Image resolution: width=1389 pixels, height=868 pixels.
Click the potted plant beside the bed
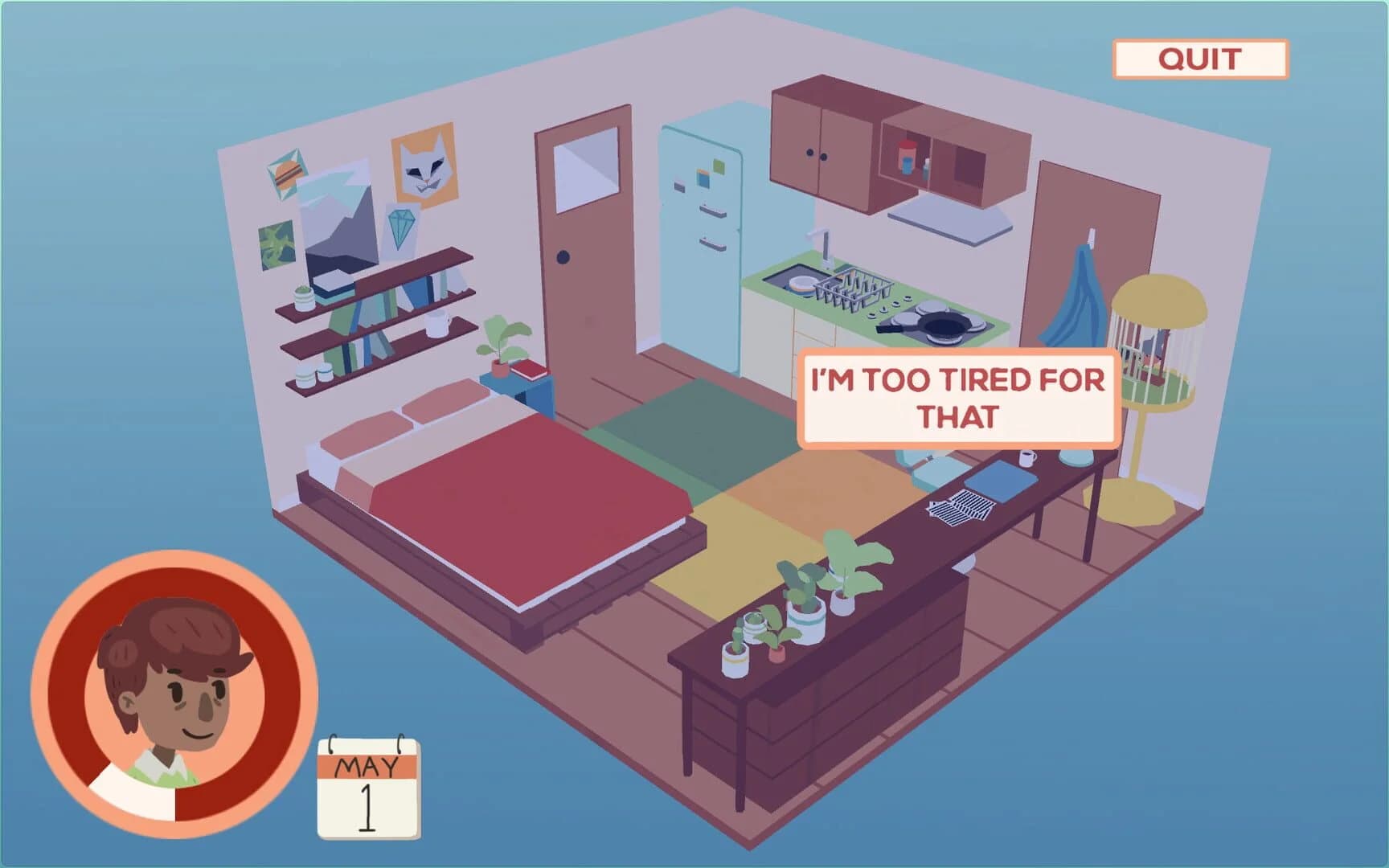(x=498, y=342)
